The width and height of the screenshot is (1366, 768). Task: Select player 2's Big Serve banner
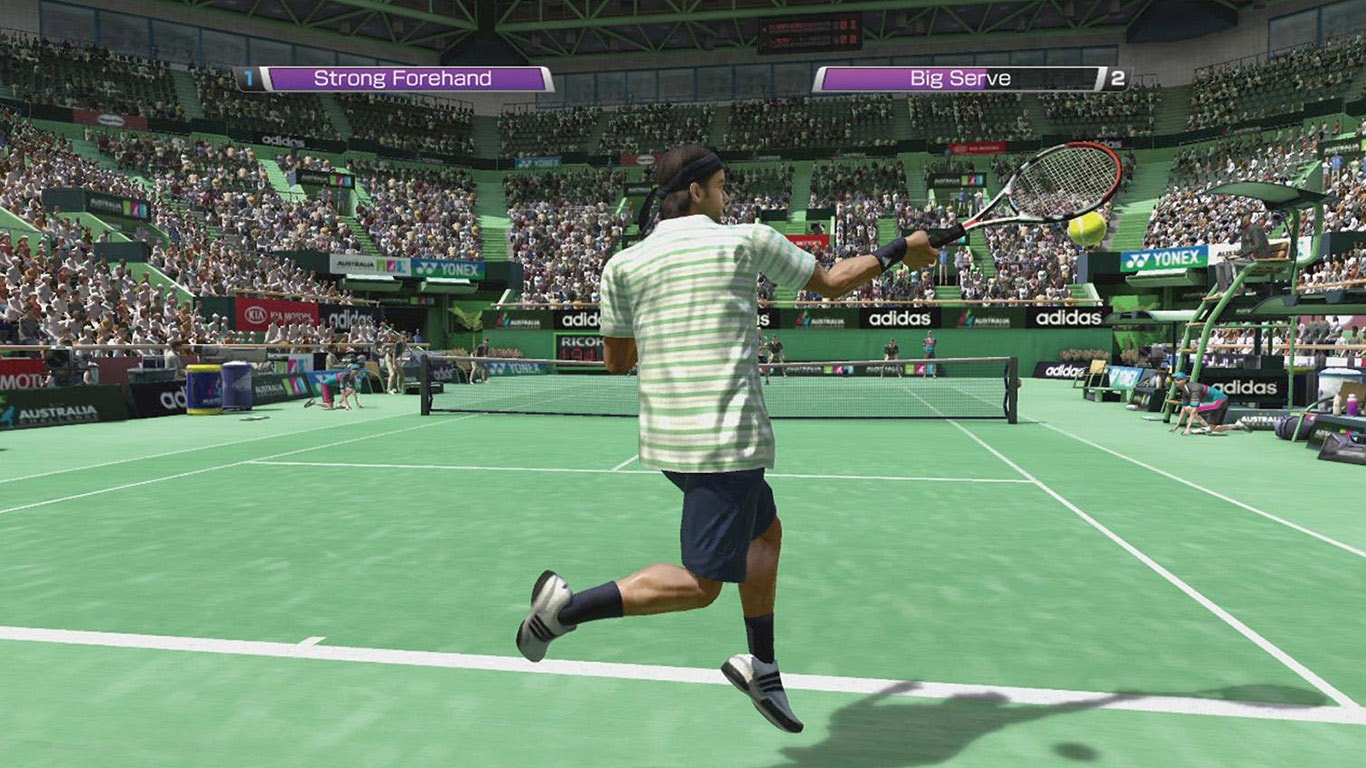pyautogui.click(x=960, y=79)
